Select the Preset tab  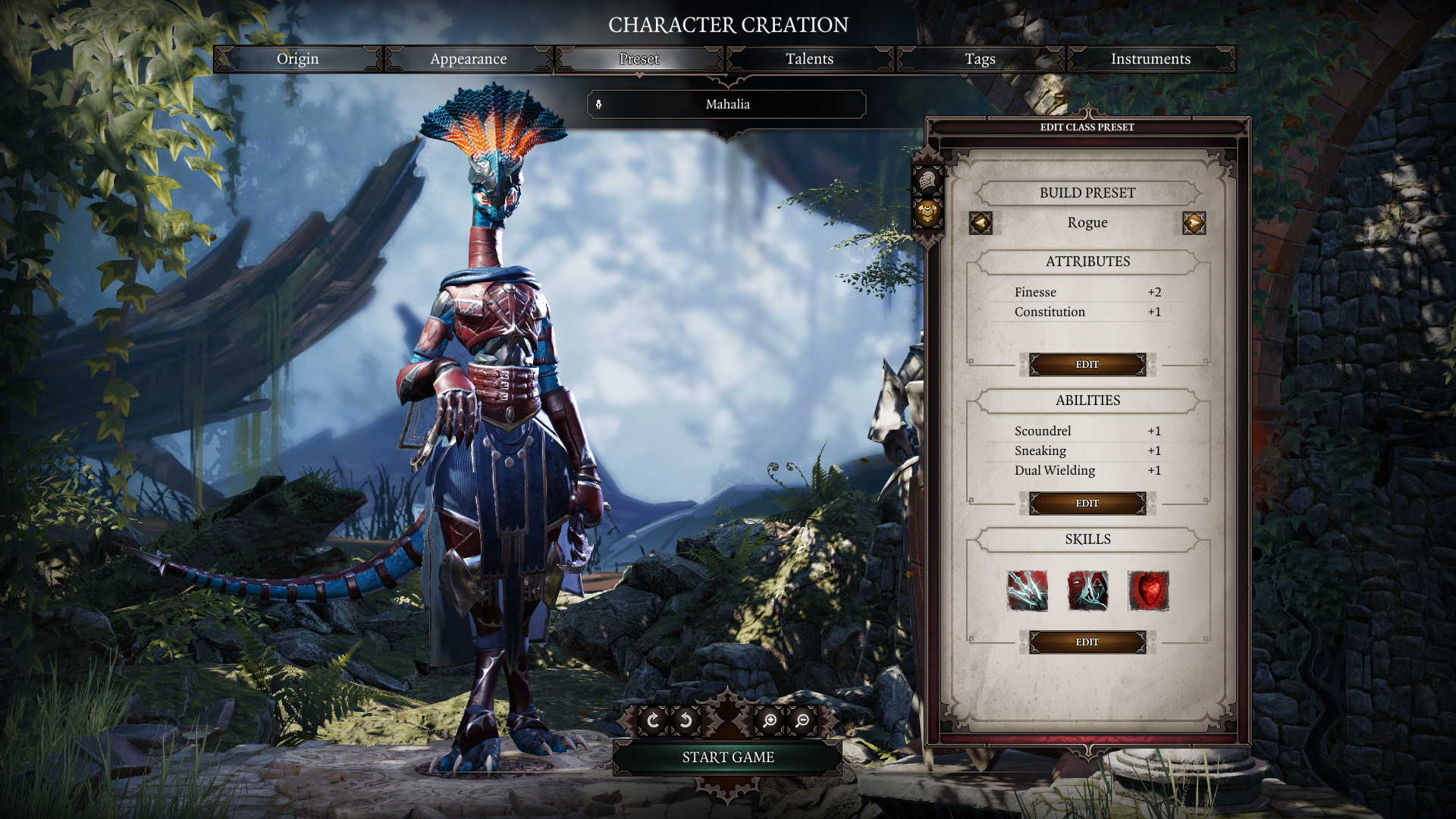click(639, 59)
